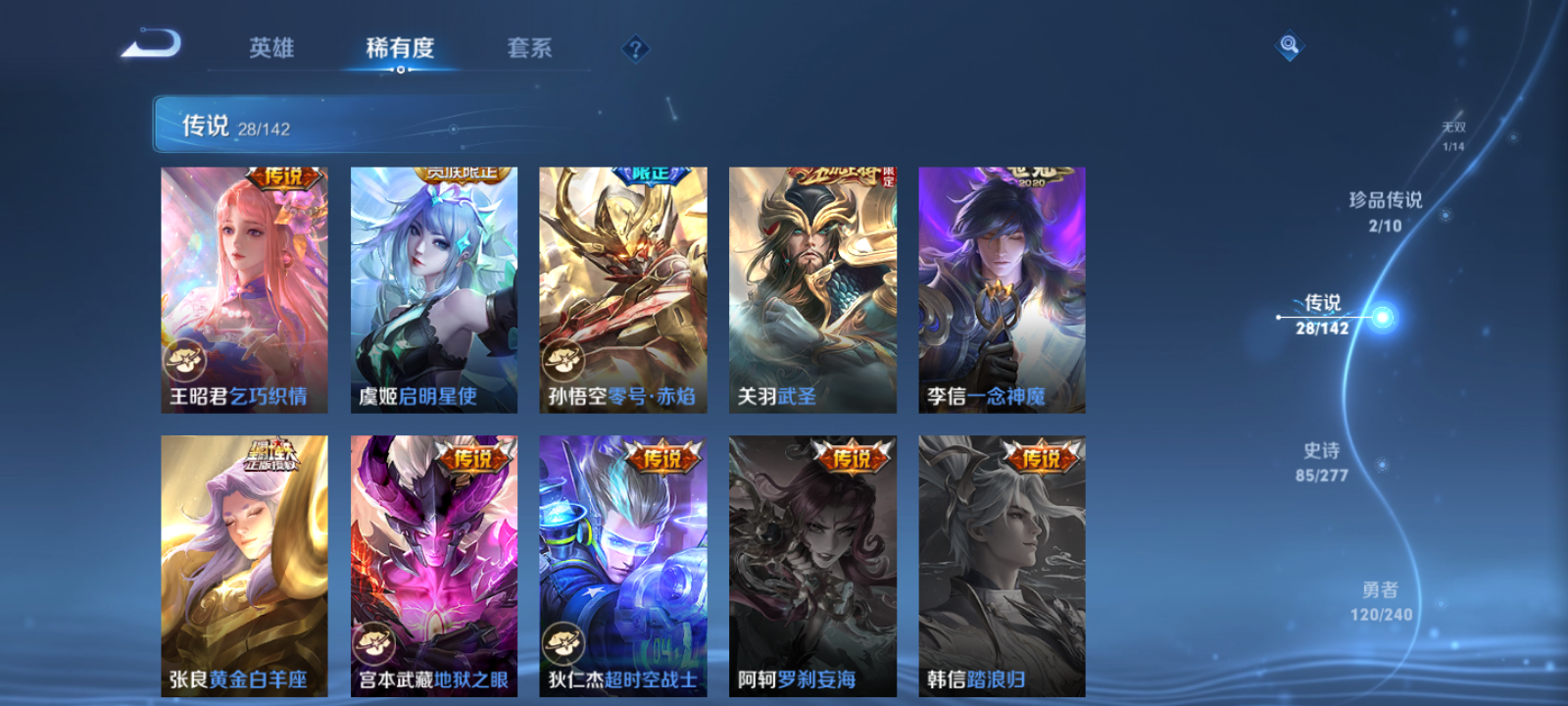Open search with the magnifier icon
The width and height of the screenshot is (1568, 706).
[1288, 43]
